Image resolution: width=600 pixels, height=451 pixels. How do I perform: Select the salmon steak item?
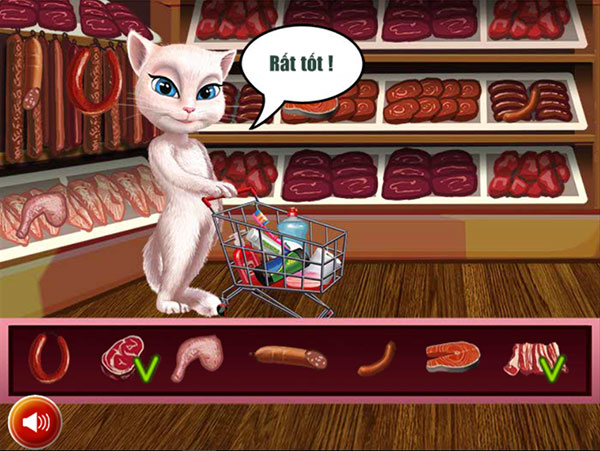pos(452,357)
